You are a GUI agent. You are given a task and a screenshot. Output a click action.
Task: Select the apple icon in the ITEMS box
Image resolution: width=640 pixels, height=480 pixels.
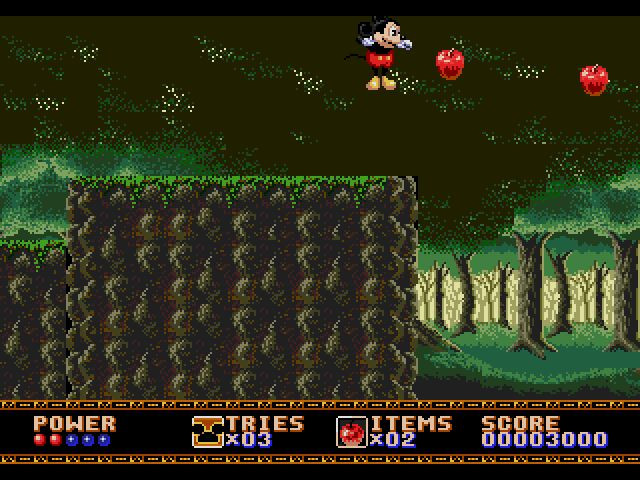351,431
